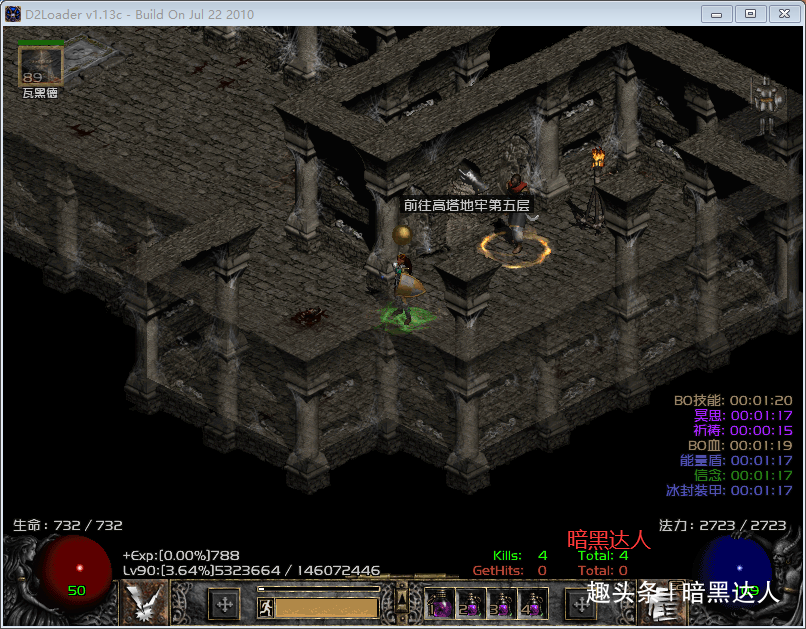Click the cross-arrow button right of the belt
The height and width of the screenshot is (629, 806).
(581, 604)
